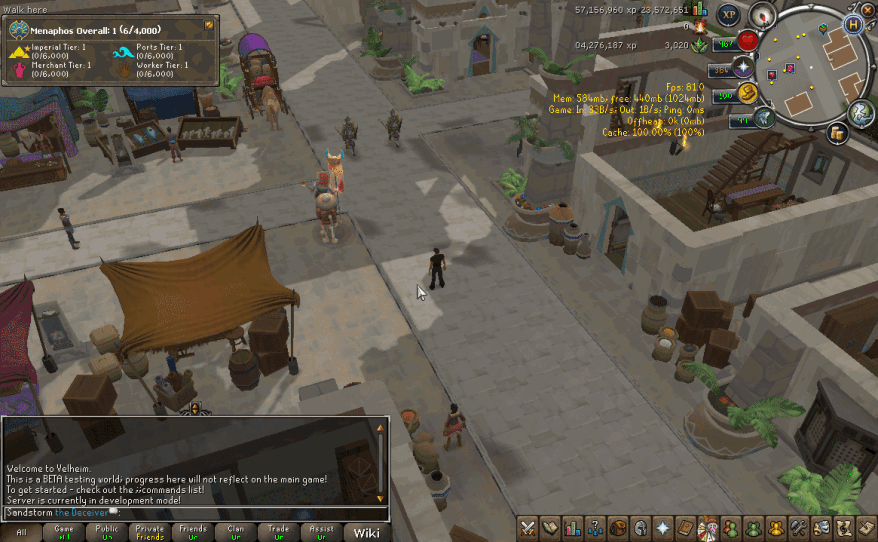Open the crossed swords combat tab

[527, 528]
